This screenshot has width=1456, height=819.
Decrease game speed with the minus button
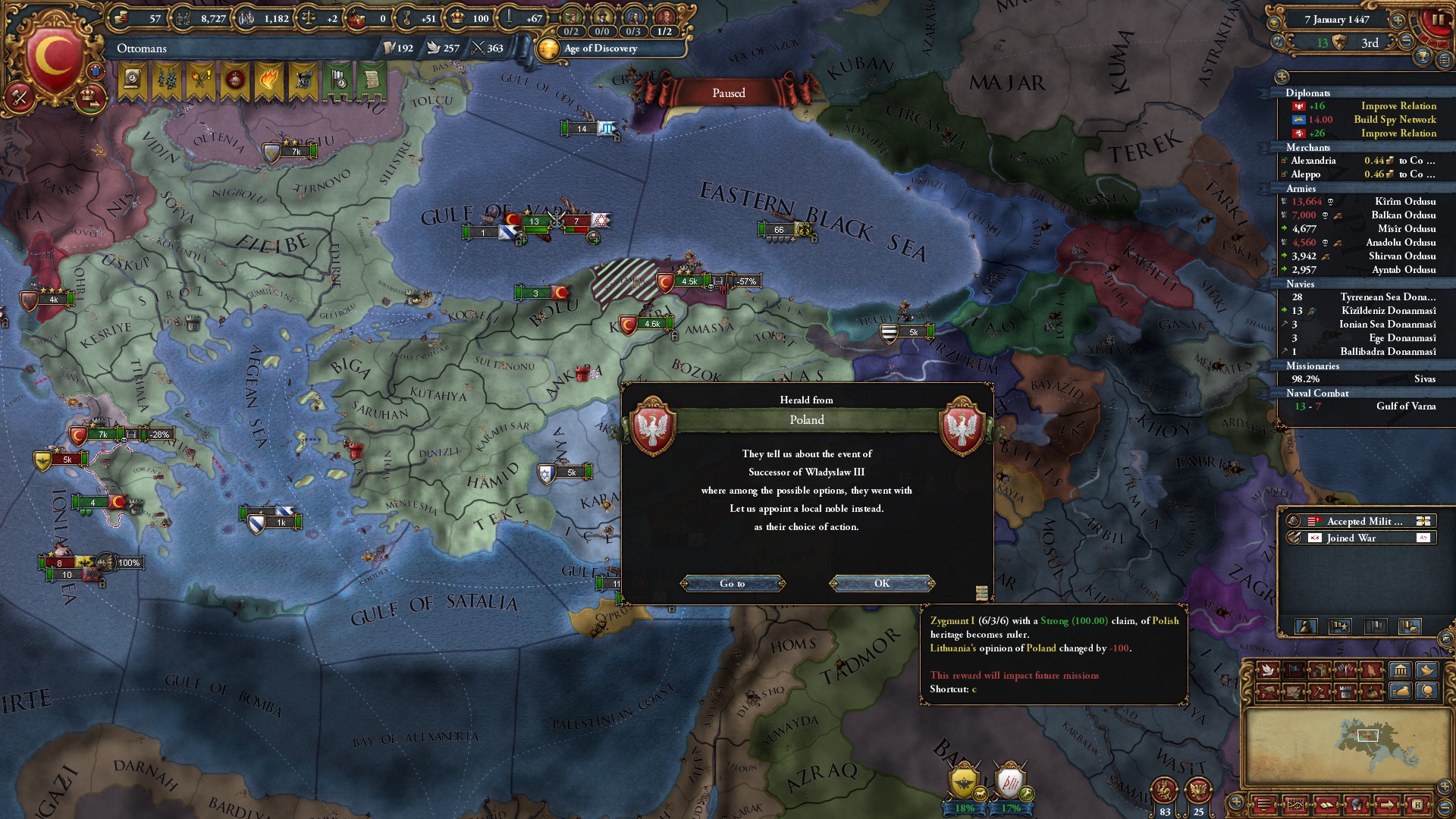coord(1407,42)
